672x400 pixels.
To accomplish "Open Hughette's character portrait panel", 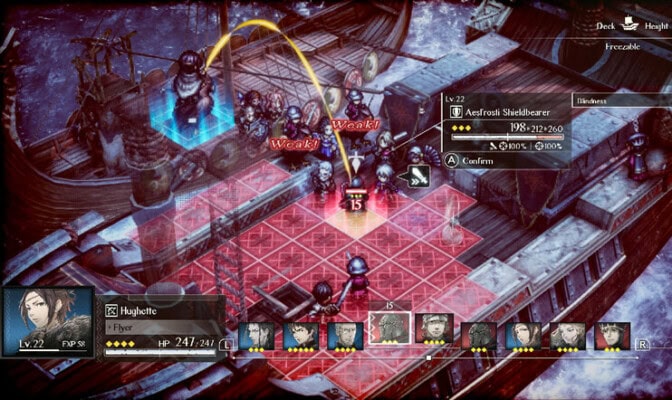I will coord(48,322).
